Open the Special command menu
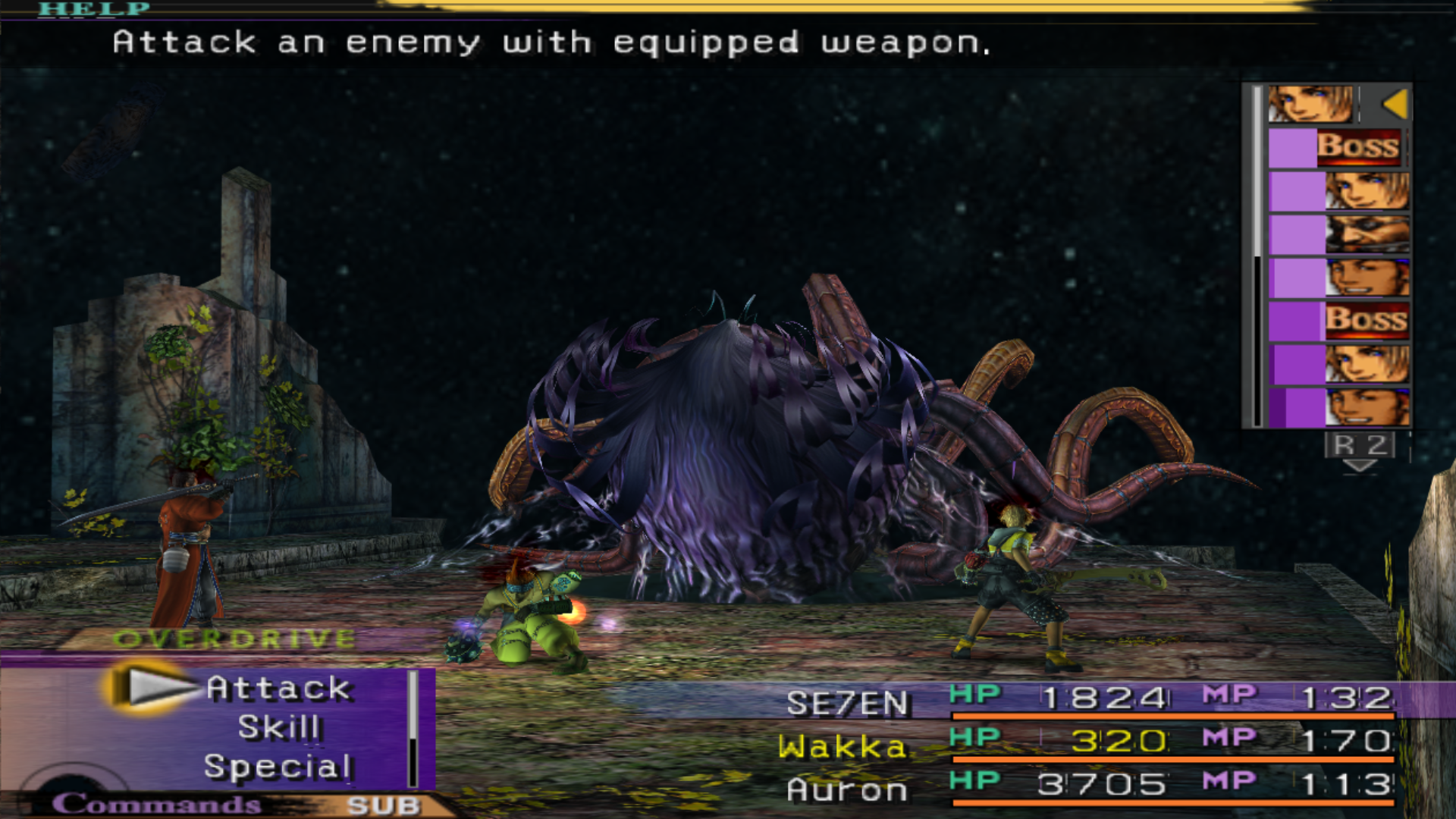 [x=278, y=767]
